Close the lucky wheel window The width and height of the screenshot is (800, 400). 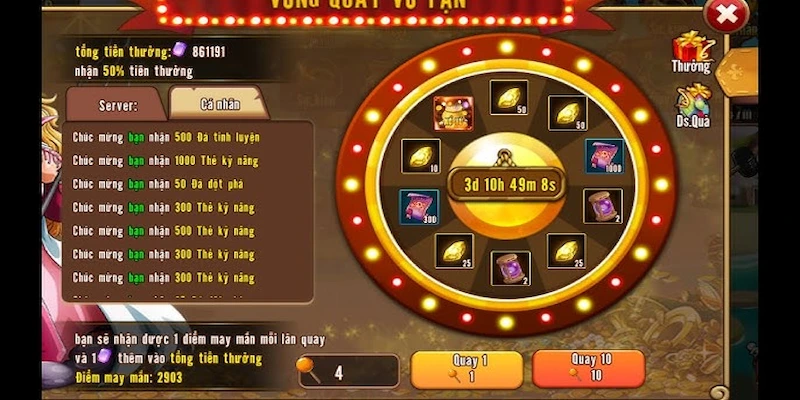pos(726,15)
